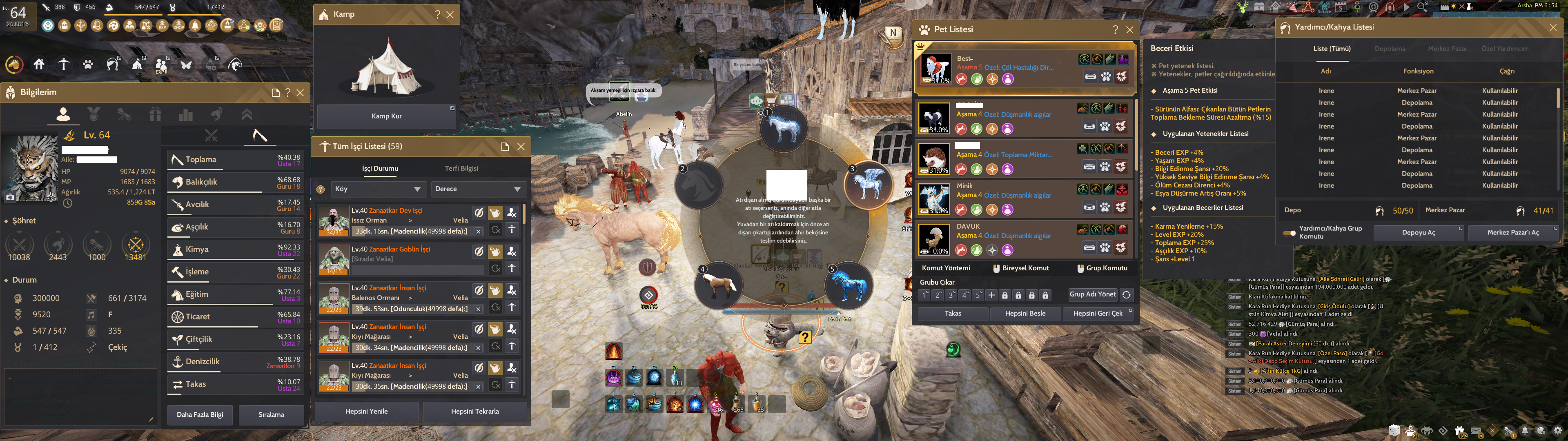Recall all pets with Hepsini Geri Çek
This screenshot has height=441, width=1568.
tap(1098, 313)
